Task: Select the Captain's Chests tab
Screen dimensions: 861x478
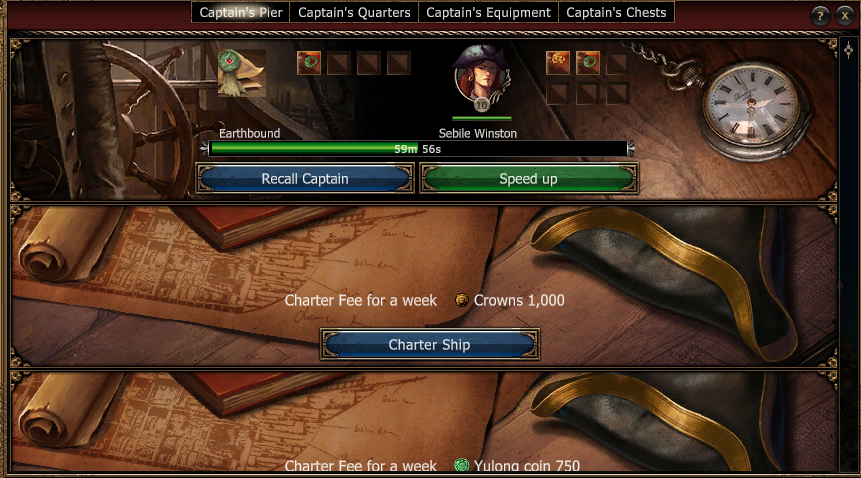Action: (616, 13)
